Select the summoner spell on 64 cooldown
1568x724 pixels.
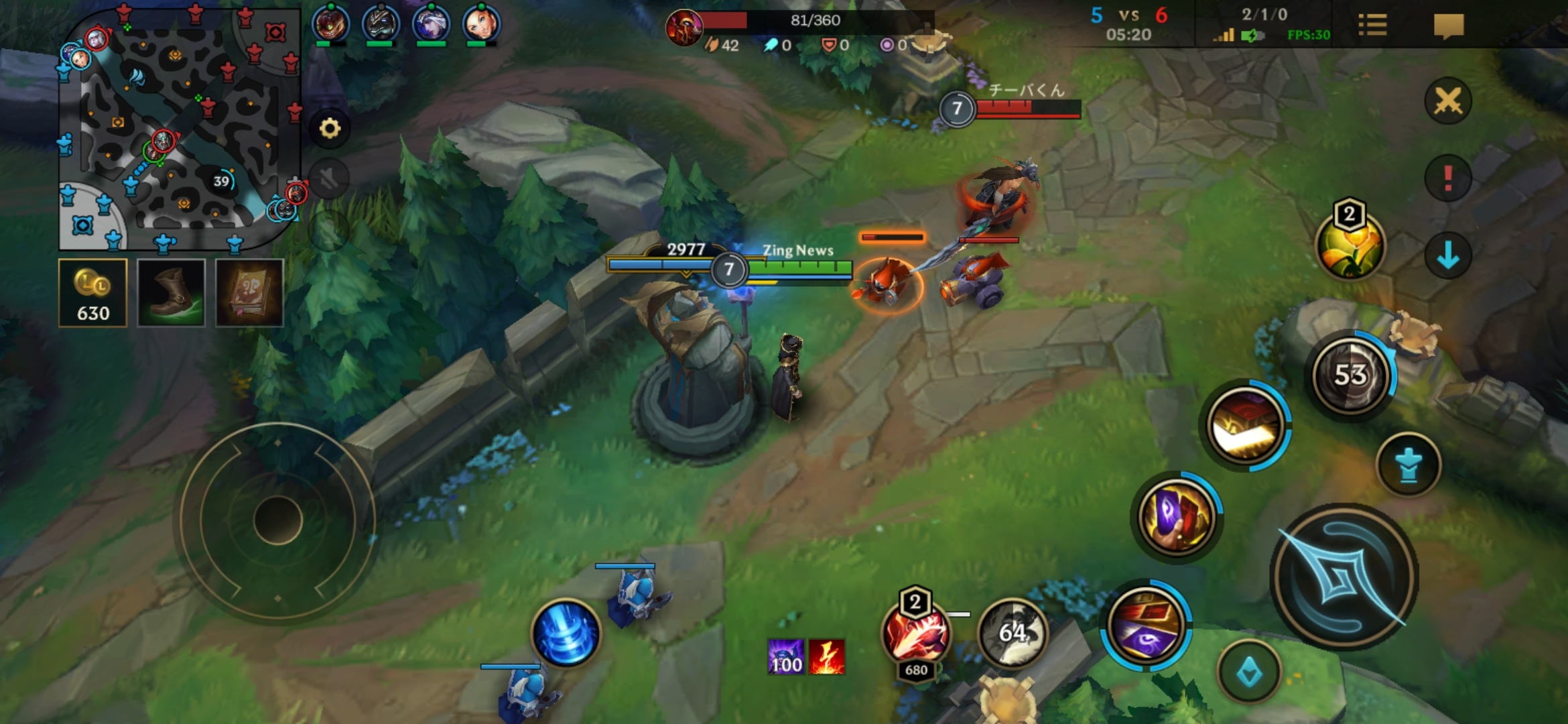1012,632
